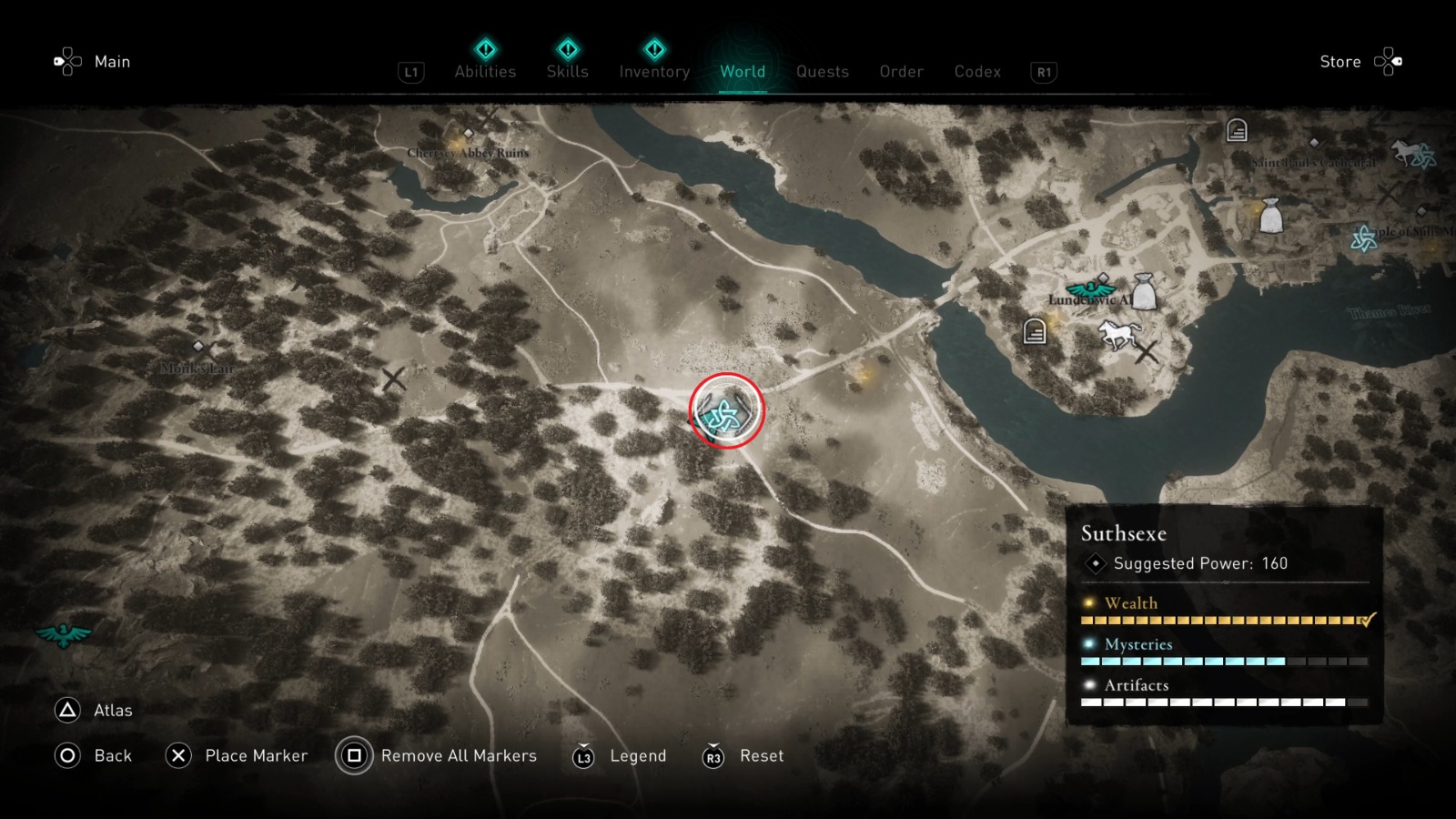Screen dimensions: 1456x819
Task: Click the circled mystery icon at map center
Action: pos(726,411)
